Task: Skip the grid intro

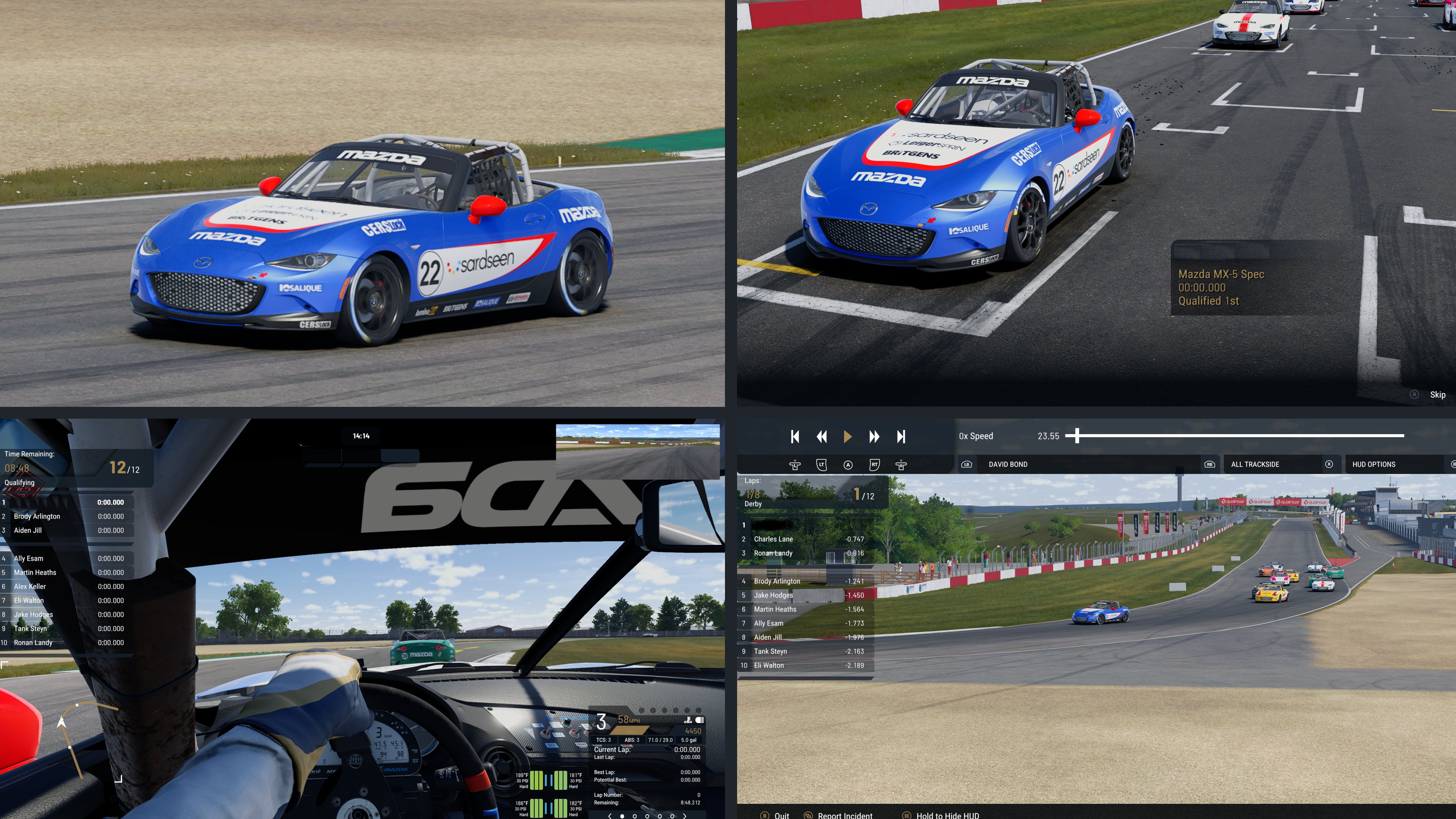Action: pyautogui.click(x=1437, y=394)
